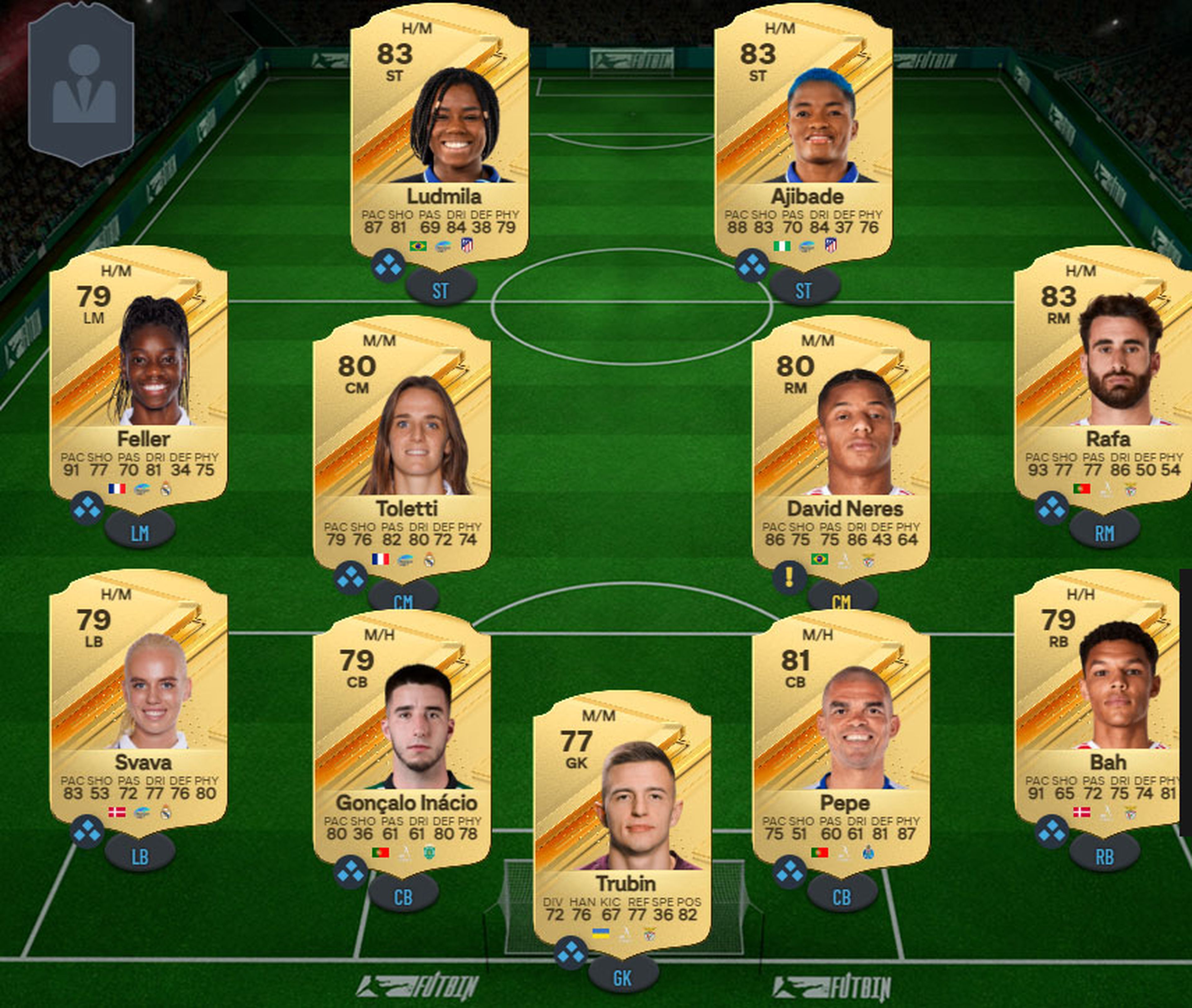Image resolution: width=1192 pixels, height=1008 pixels.
Task: Select the RB position badge under Bah
Action: pos(1106,852)
